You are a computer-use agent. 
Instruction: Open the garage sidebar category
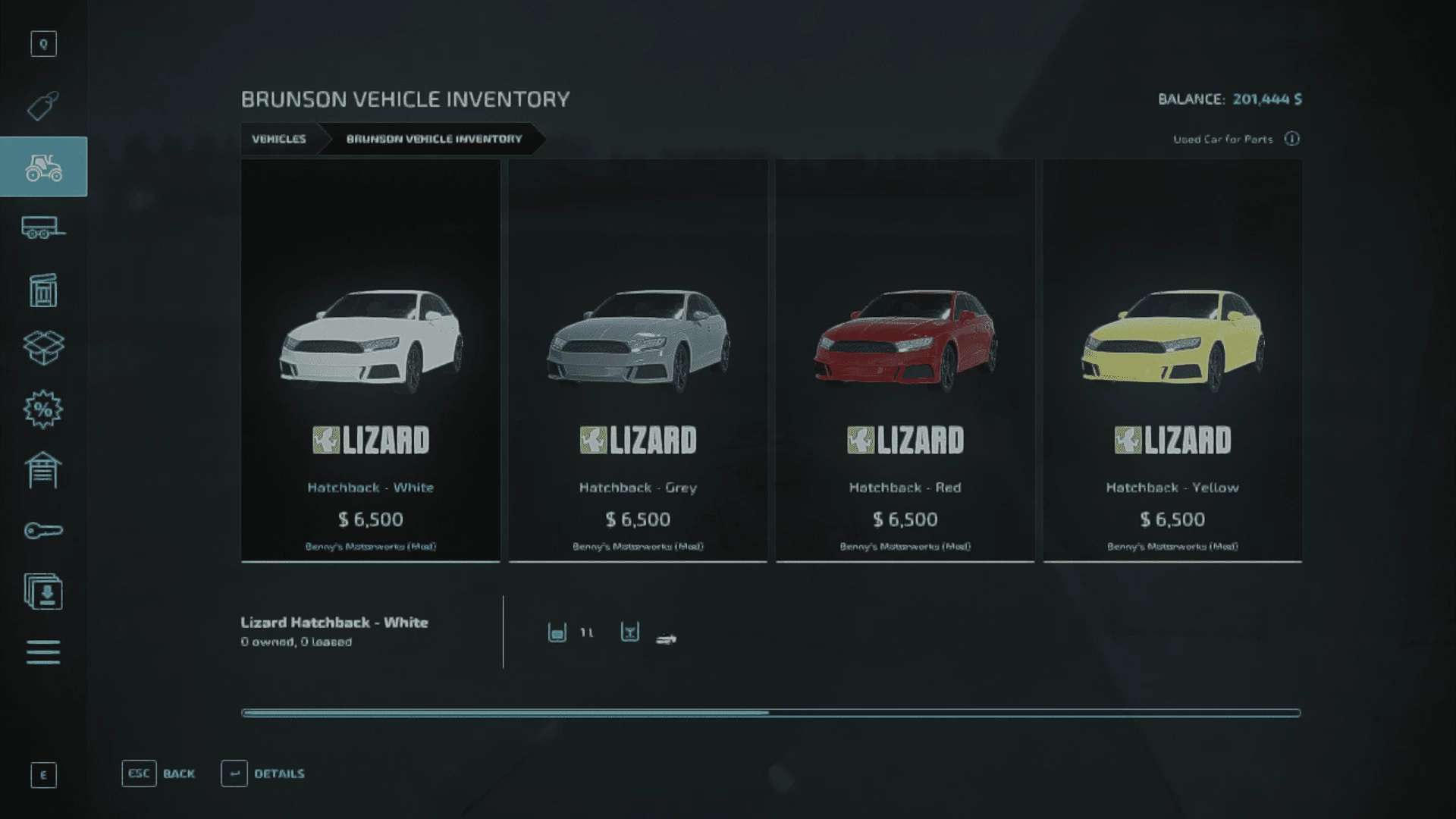point(43,470)
